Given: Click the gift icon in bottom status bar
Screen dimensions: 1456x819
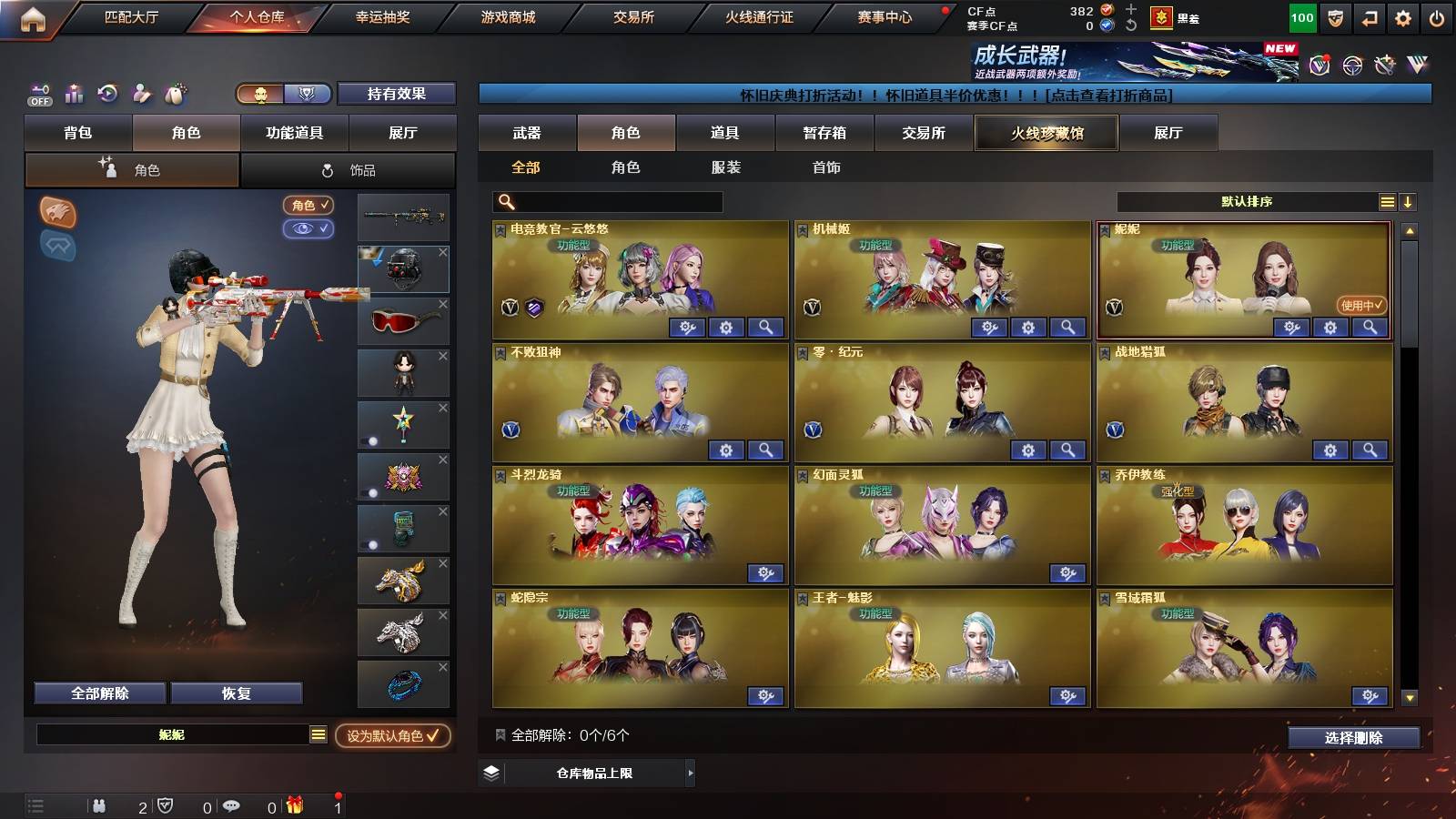Looking at the screenshot, I should click(x=296, y=806).
